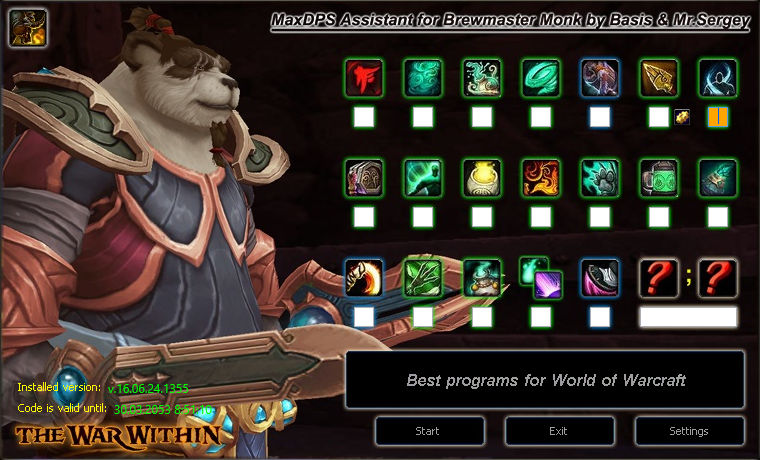The height and width of the screenshot is (460, 760).
Task: Select the teal paw print ability icon
Action: (600, 177)
